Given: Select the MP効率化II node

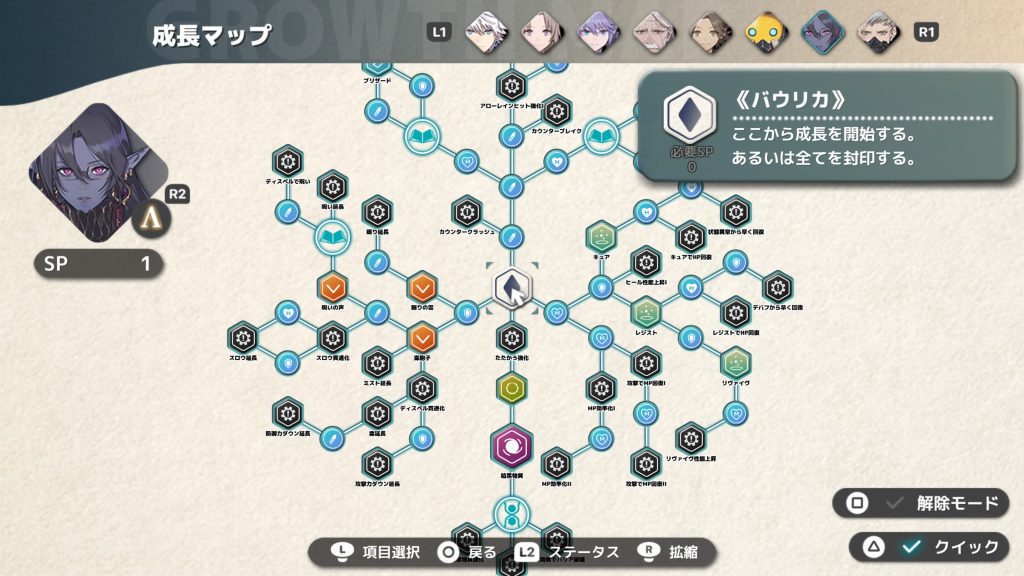Looking at the screenshot, I should coord(556,463).
